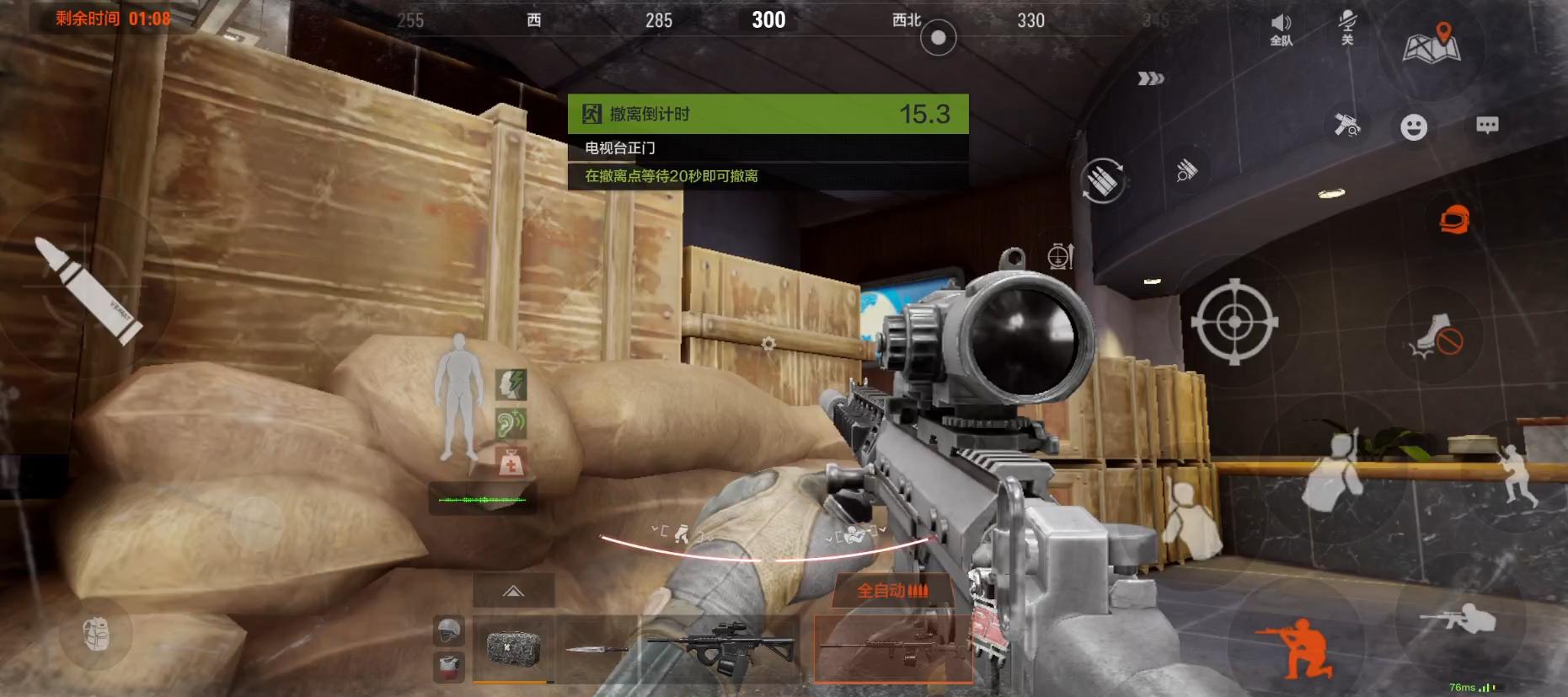Toggle the muted microphone icon
Viewport: 1568px width, 697px height.
pos(1347,27)
